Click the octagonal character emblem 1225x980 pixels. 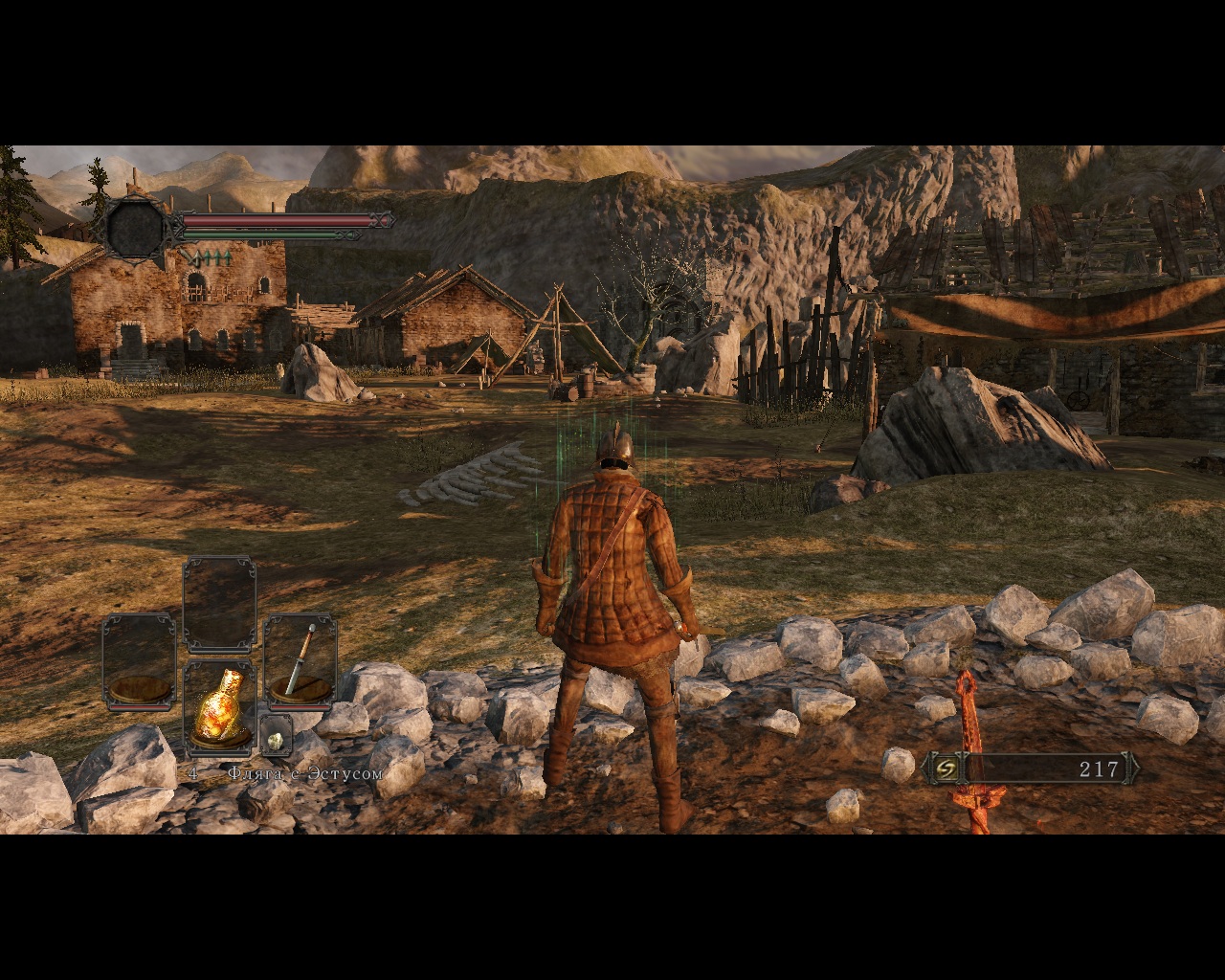tap(136, 228)
